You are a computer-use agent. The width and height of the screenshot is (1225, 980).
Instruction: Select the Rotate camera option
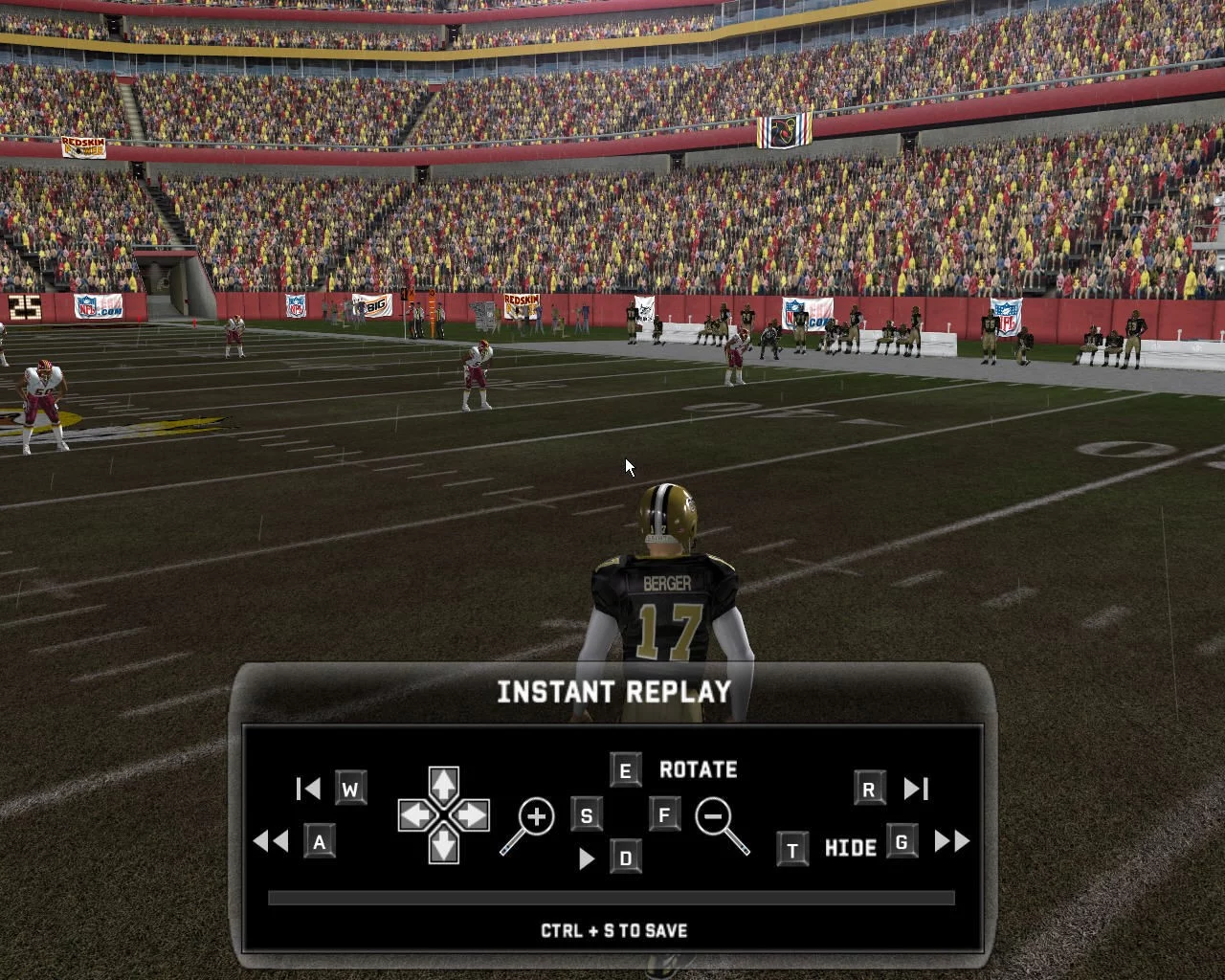click(698, 769)
